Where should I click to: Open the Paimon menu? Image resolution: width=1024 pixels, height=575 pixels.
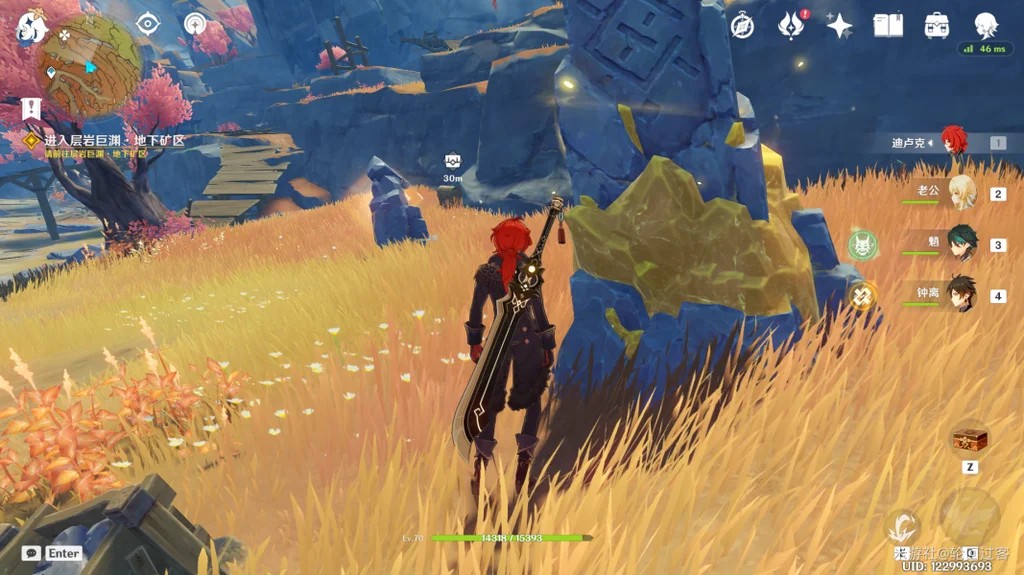point(31,26)
